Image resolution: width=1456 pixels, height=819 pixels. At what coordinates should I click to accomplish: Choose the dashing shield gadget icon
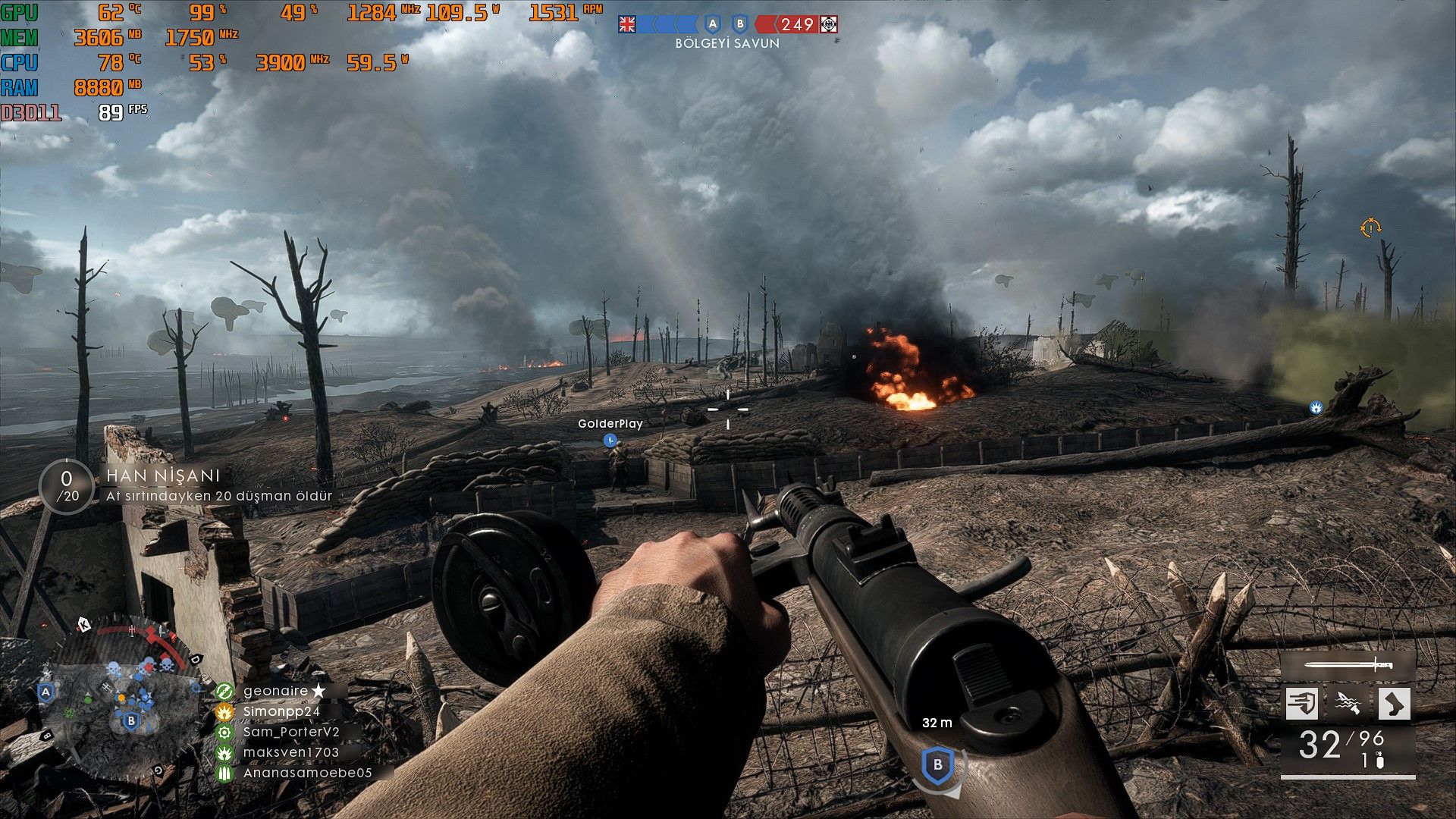point(1302,703)
